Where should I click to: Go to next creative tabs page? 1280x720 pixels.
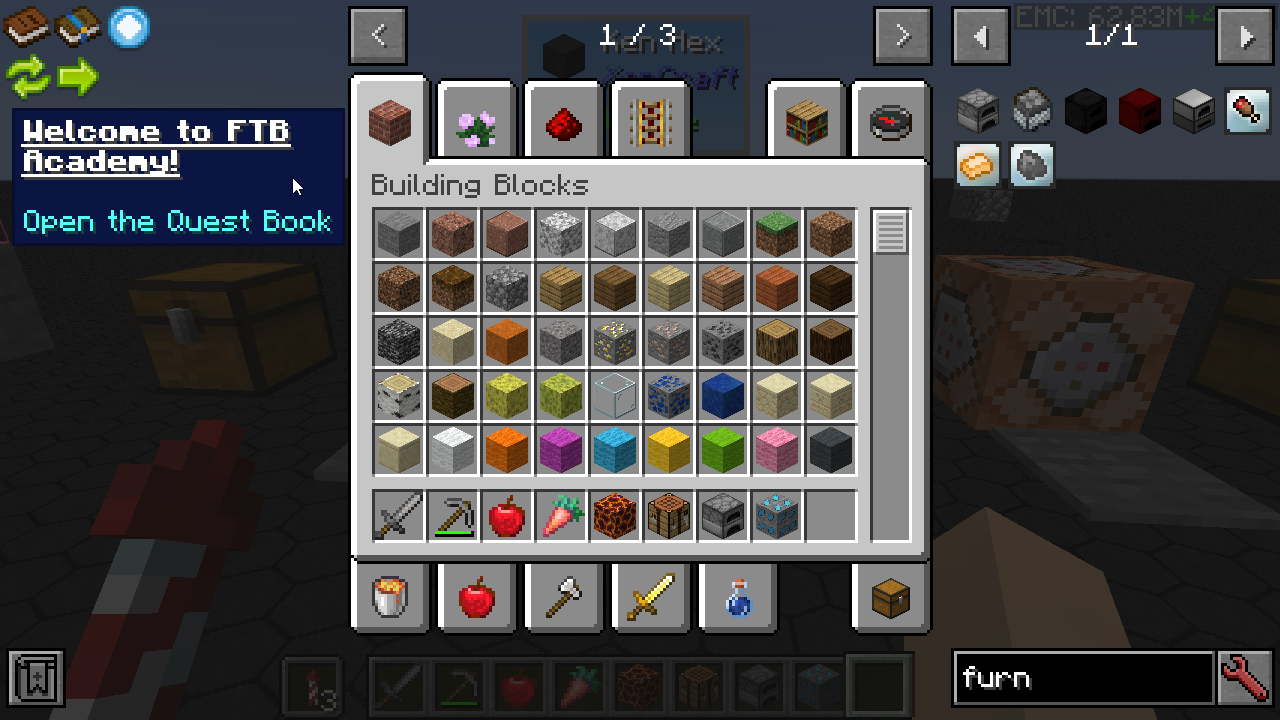[902, 37]
